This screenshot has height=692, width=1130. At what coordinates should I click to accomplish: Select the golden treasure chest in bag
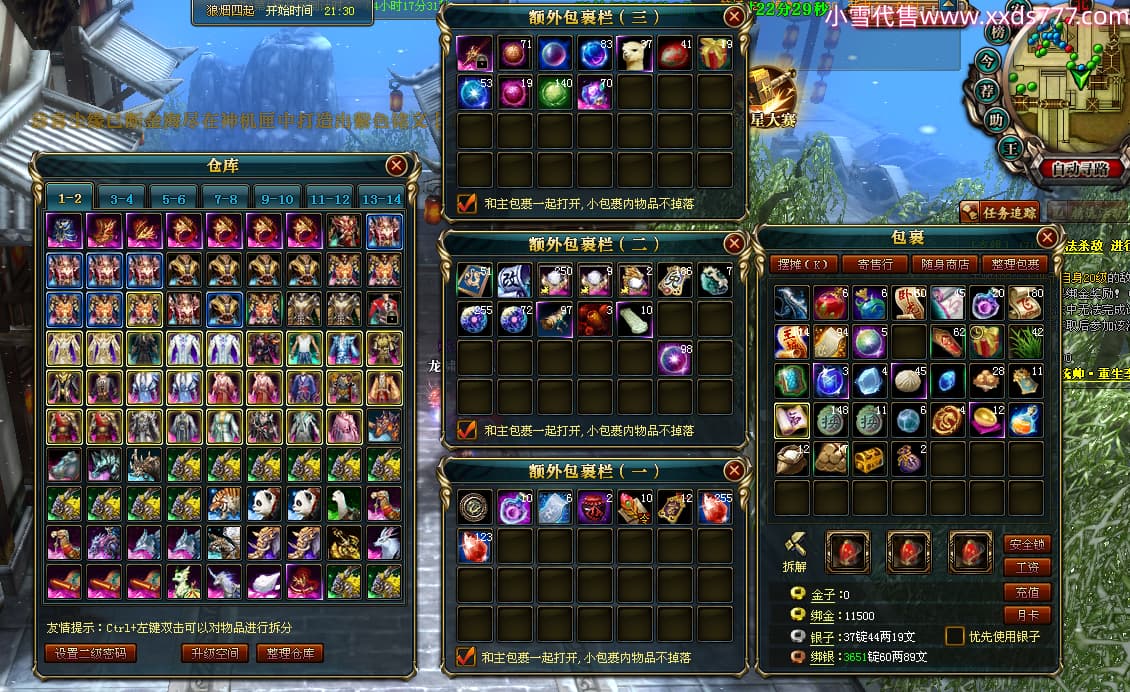868,458
